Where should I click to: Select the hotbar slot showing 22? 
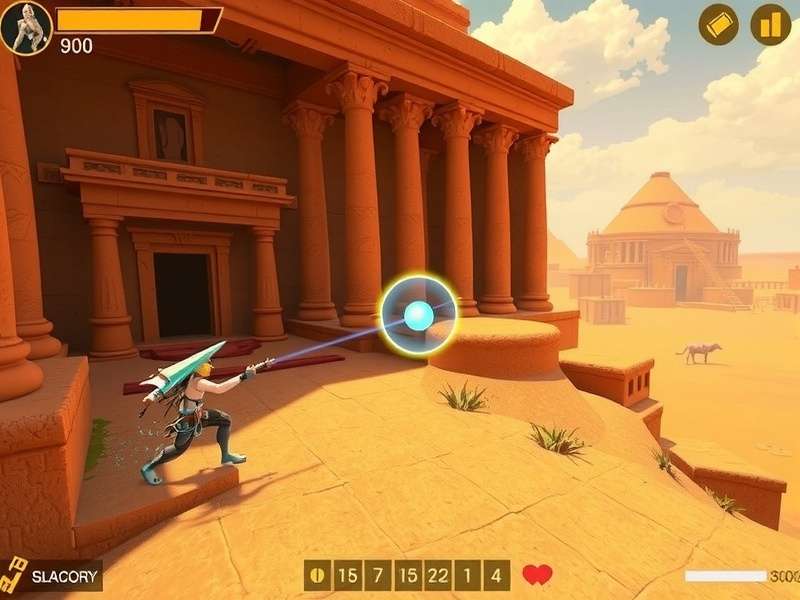(x=437, y=575)
